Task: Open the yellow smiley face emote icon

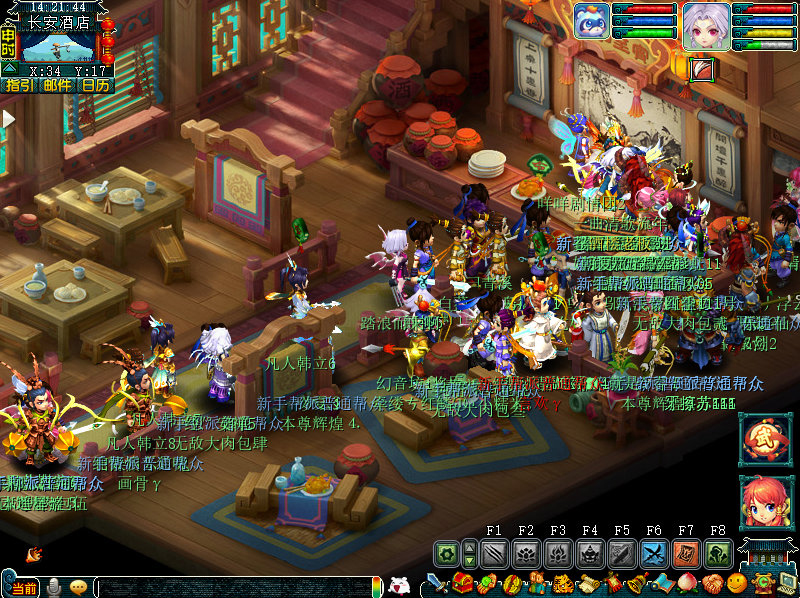Action: click(x=736, y=584)
